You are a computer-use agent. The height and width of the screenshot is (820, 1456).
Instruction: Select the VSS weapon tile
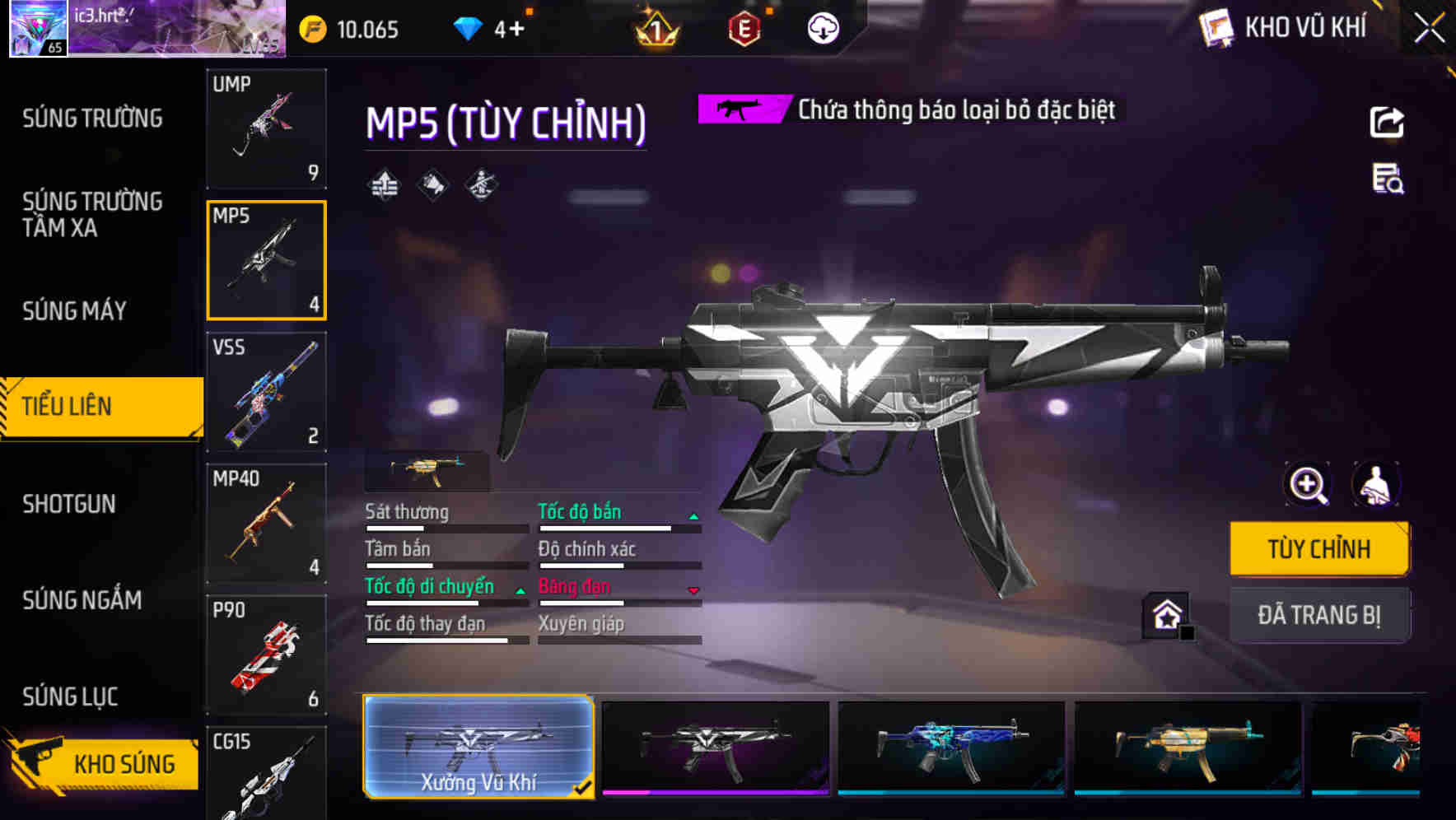266,392
